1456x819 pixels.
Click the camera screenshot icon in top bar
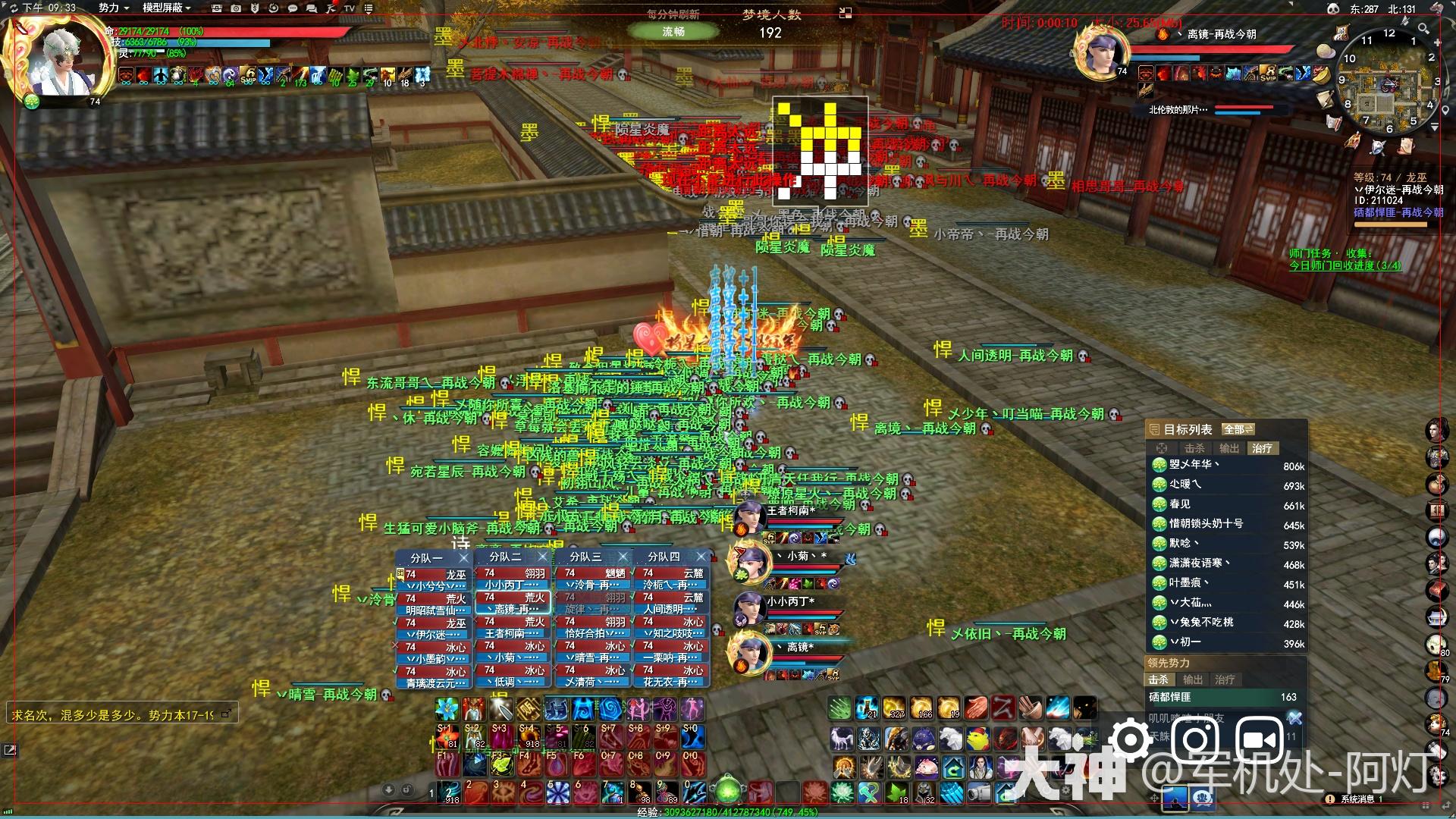coord(236,8)
